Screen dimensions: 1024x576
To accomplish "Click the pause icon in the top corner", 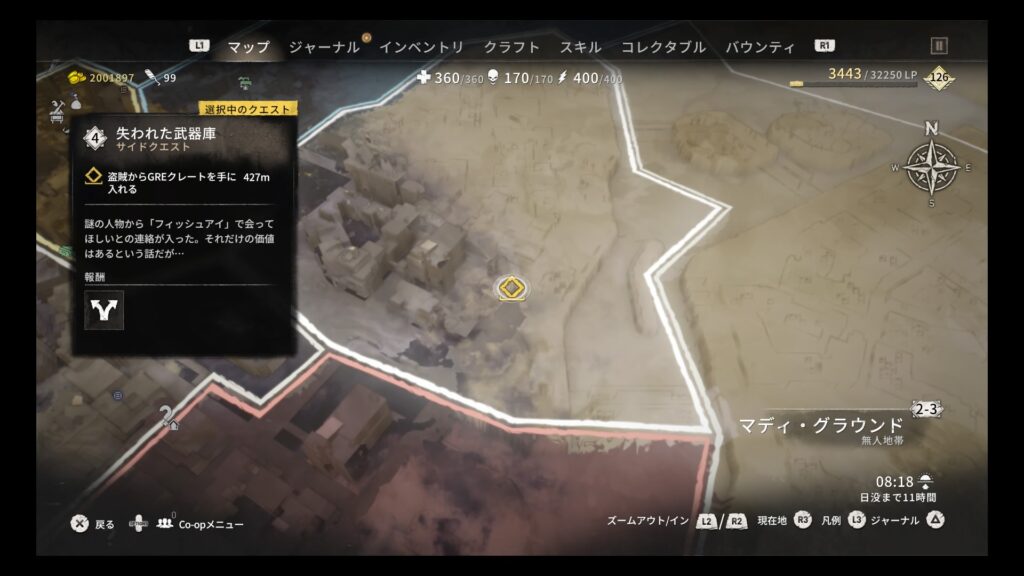I will (x=939, y=45).
